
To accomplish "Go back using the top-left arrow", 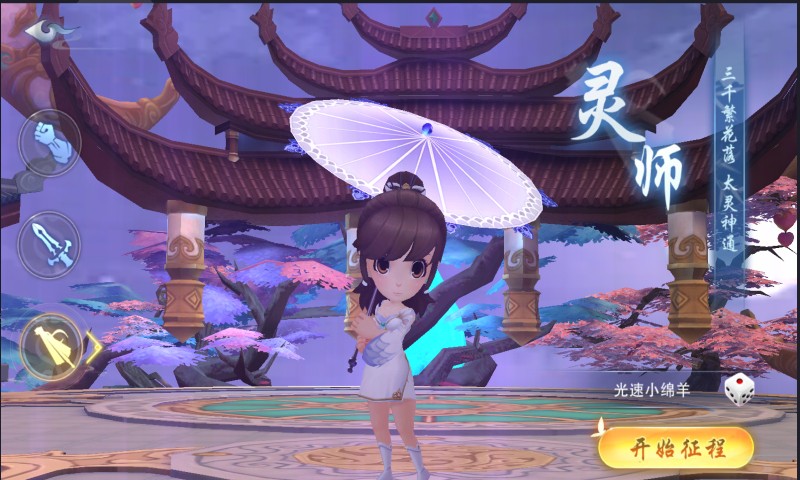I will [48, 30].
